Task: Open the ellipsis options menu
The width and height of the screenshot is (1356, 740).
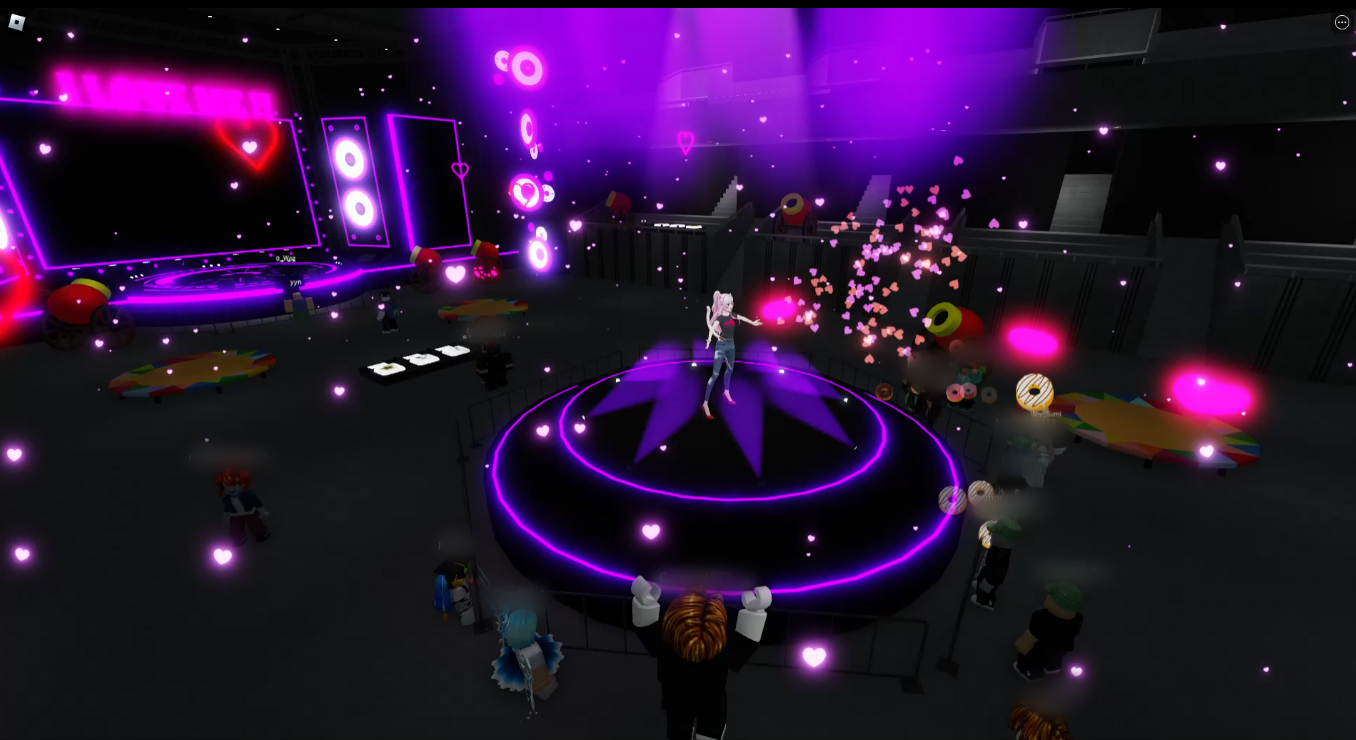Action: (1341, 22)
